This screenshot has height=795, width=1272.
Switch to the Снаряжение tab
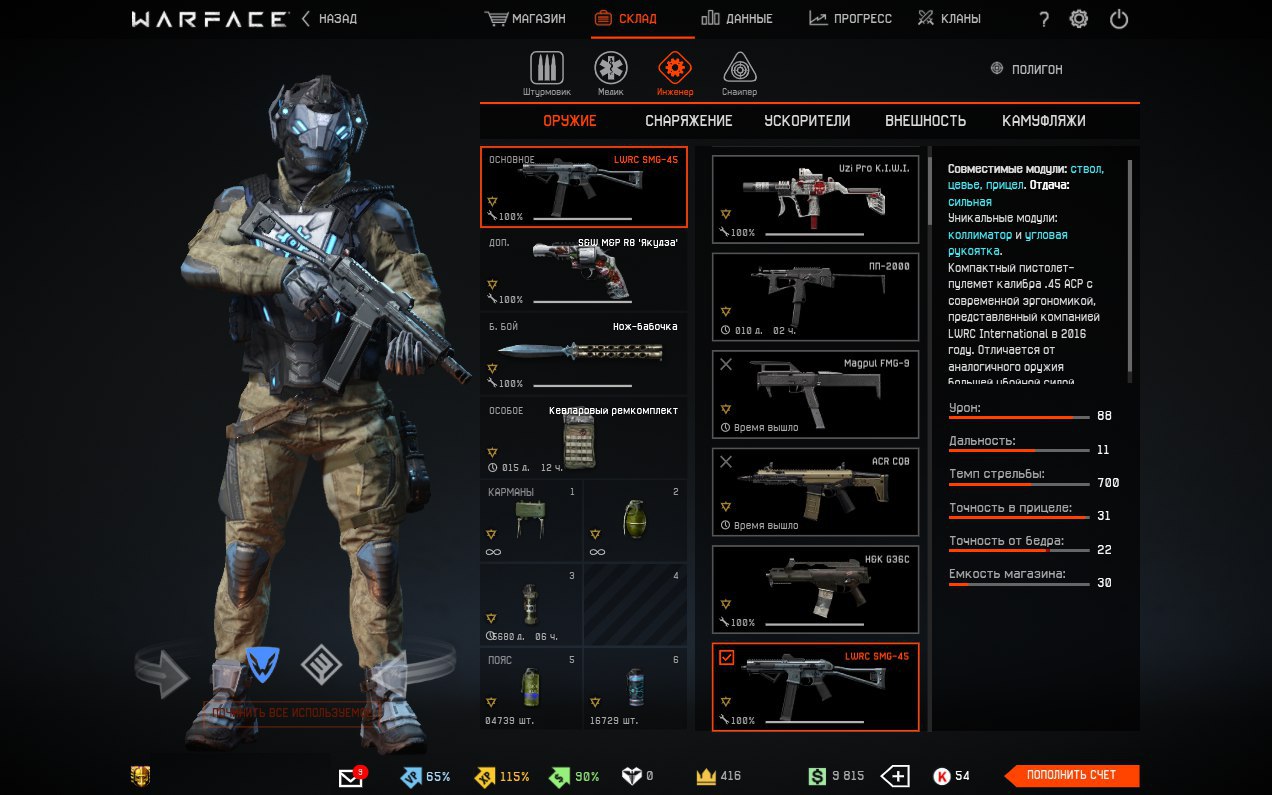[x=688, y=121]
